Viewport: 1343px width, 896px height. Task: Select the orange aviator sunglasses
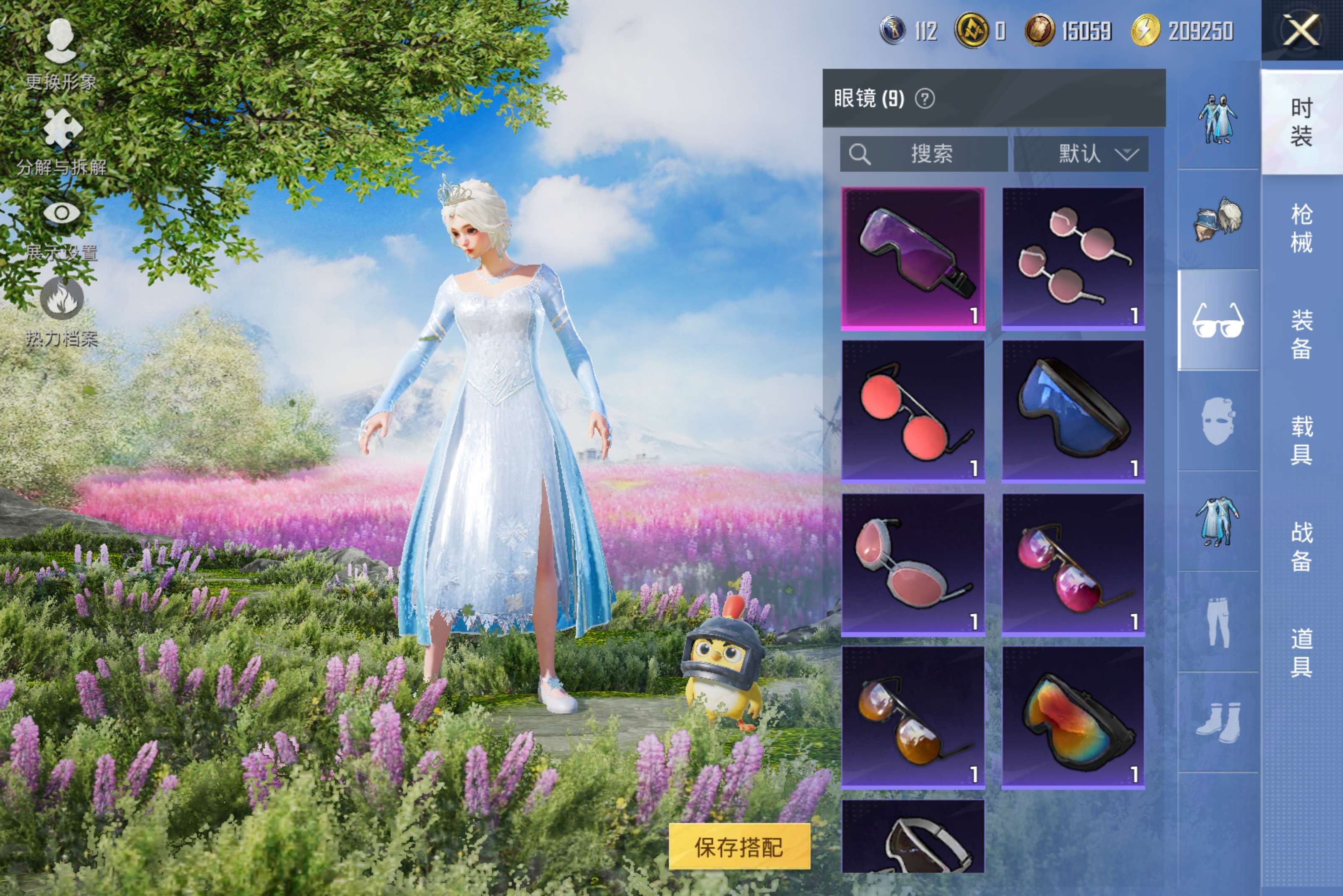point(912,718)
